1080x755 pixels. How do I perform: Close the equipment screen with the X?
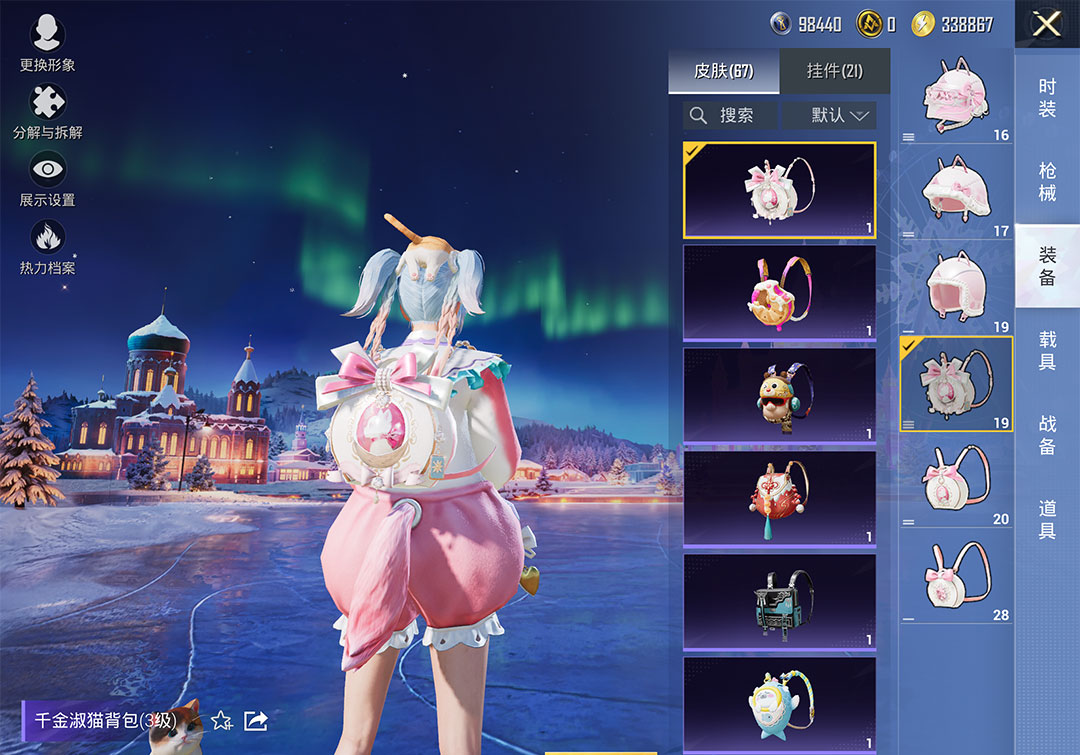(x=1046, y=24)
